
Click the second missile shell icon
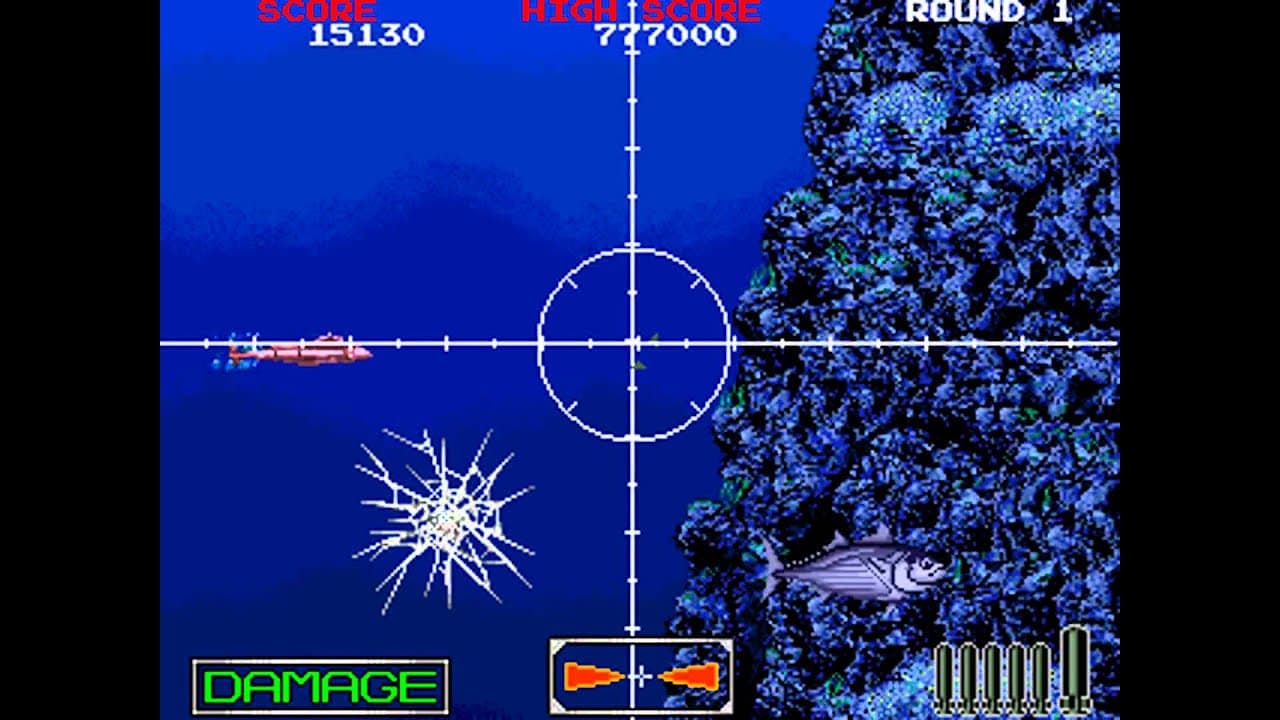pos(970,670)
